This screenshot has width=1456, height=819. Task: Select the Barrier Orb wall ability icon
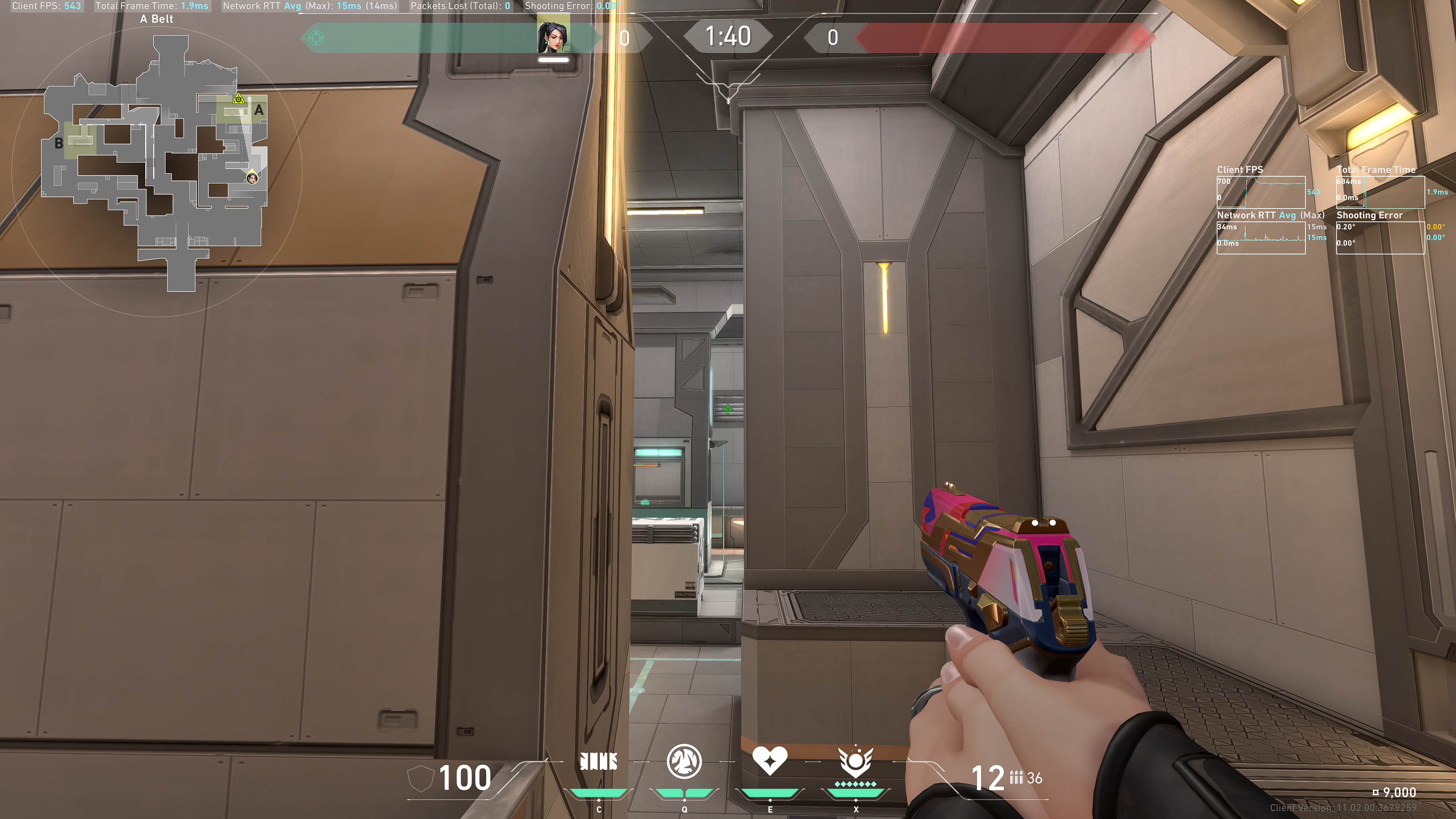[x=599, y=761]
